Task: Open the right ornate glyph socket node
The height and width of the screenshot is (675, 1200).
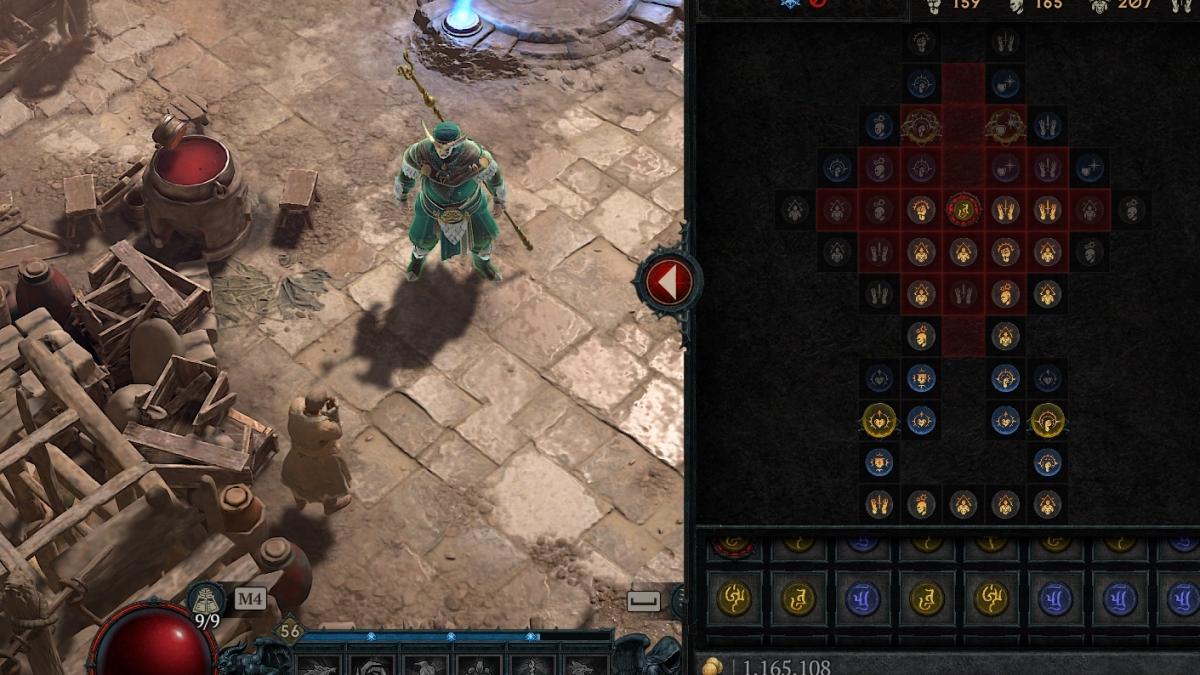Action: click(1005, 126)
